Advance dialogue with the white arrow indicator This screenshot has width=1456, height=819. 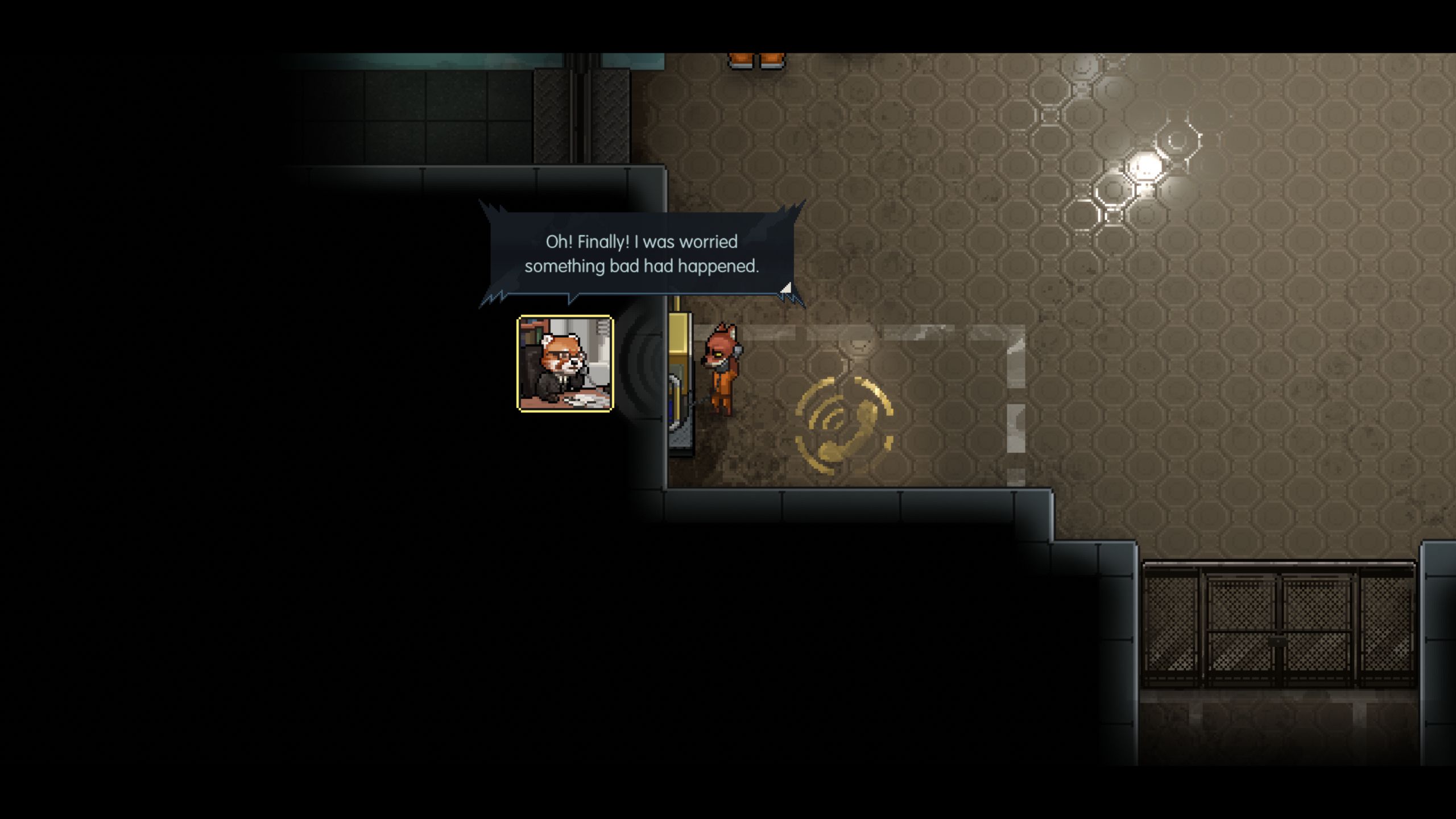786,288
